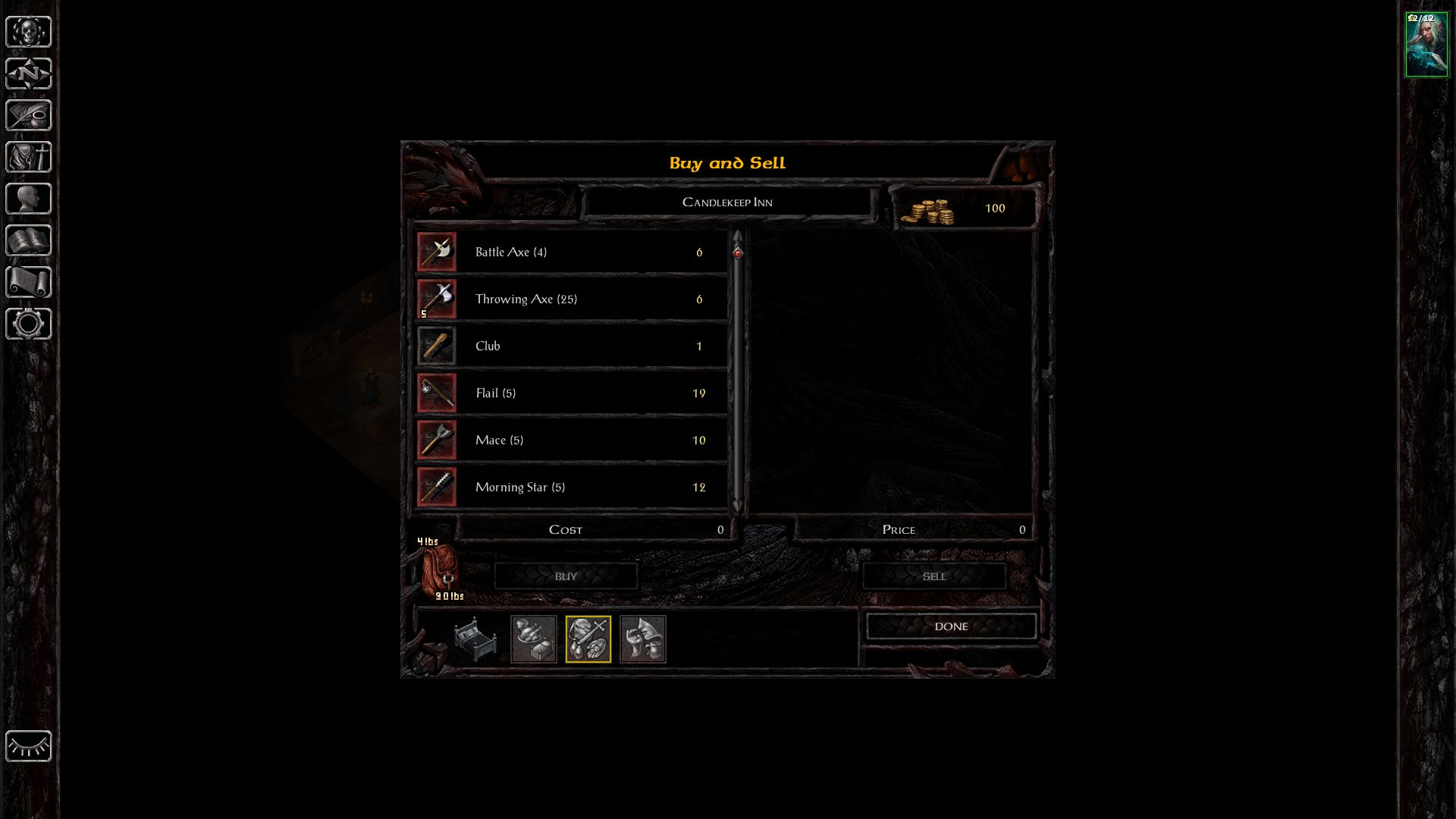Close the store with Done
1456x819 pixels.
click(x=951, y=626)
